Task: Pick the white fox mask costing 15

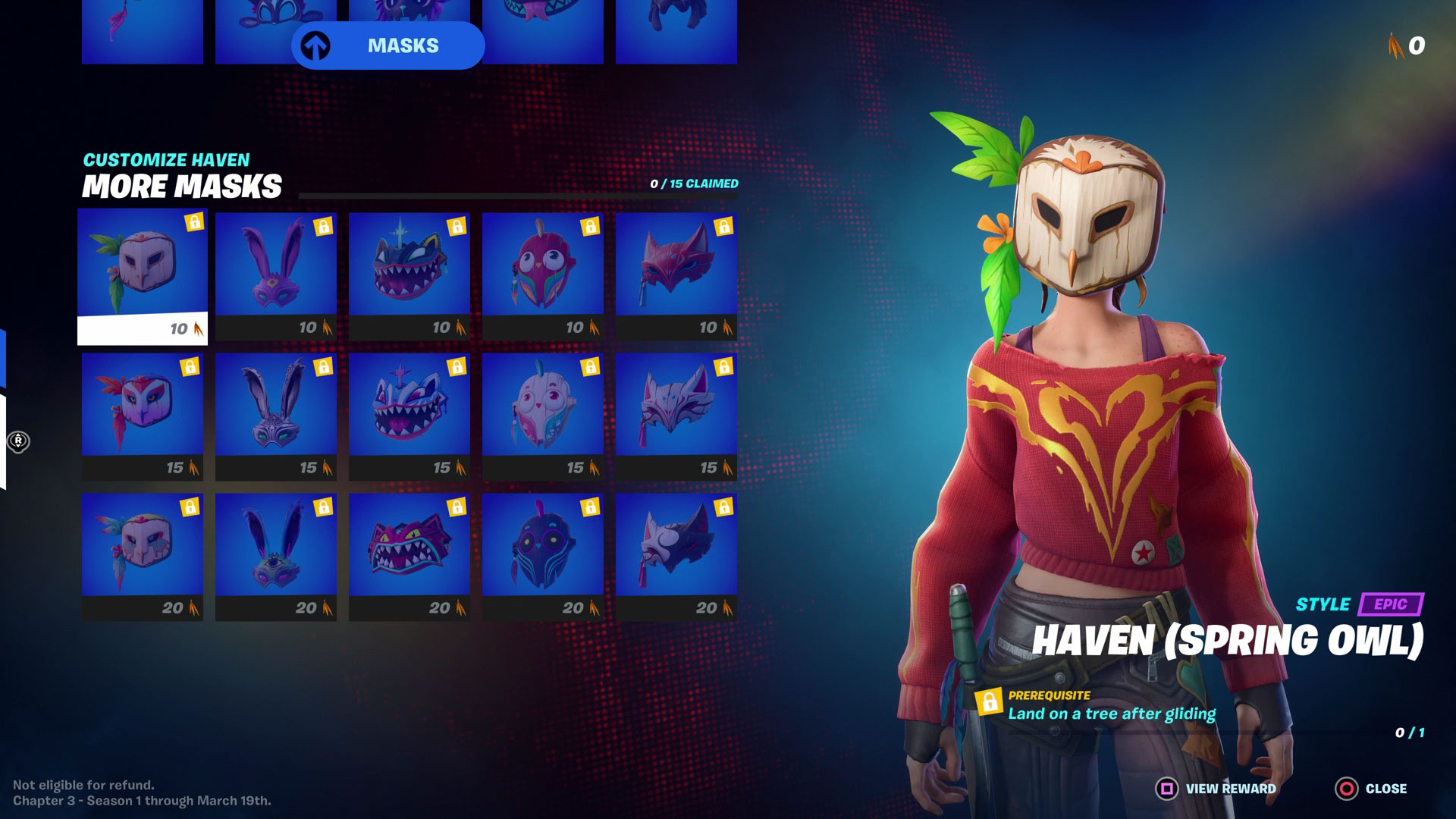Action: [x=676, y=413]
